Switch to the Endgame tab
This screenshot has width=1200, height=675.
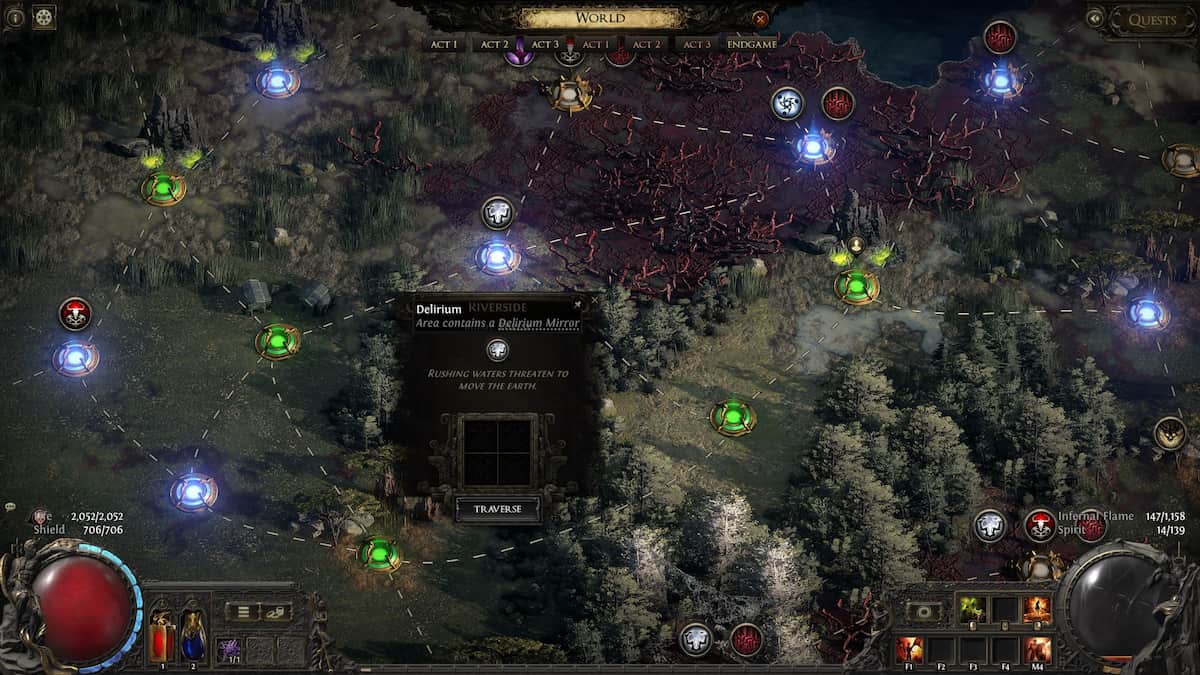pos(753,45)
